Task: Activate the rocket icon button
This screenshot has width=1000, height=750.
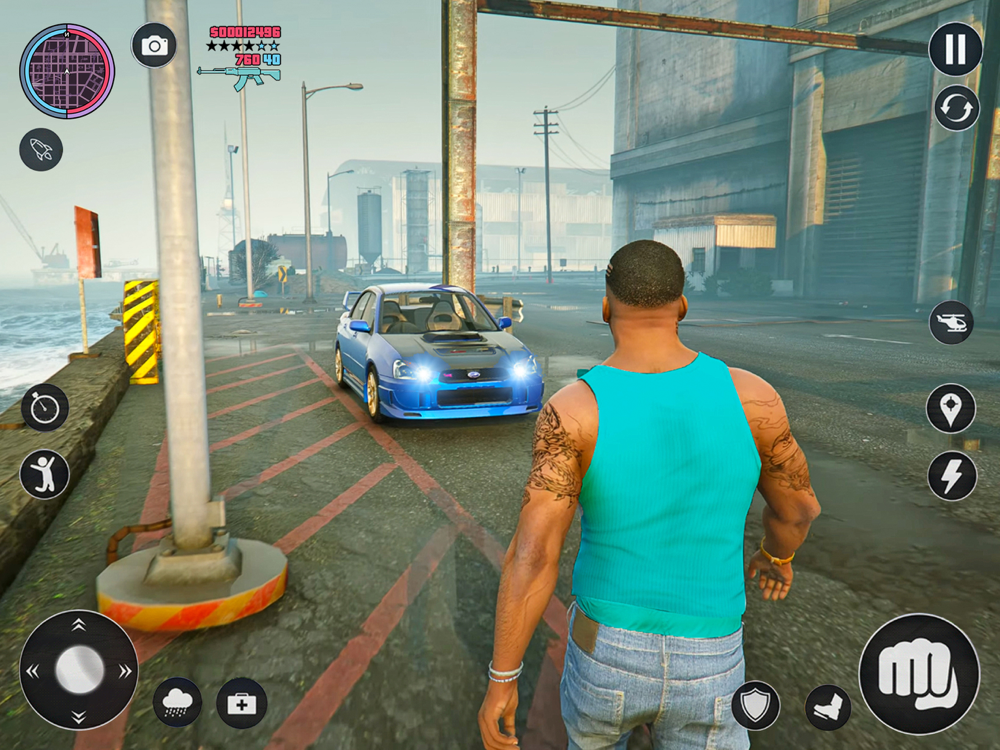Action: coord(41,149)
